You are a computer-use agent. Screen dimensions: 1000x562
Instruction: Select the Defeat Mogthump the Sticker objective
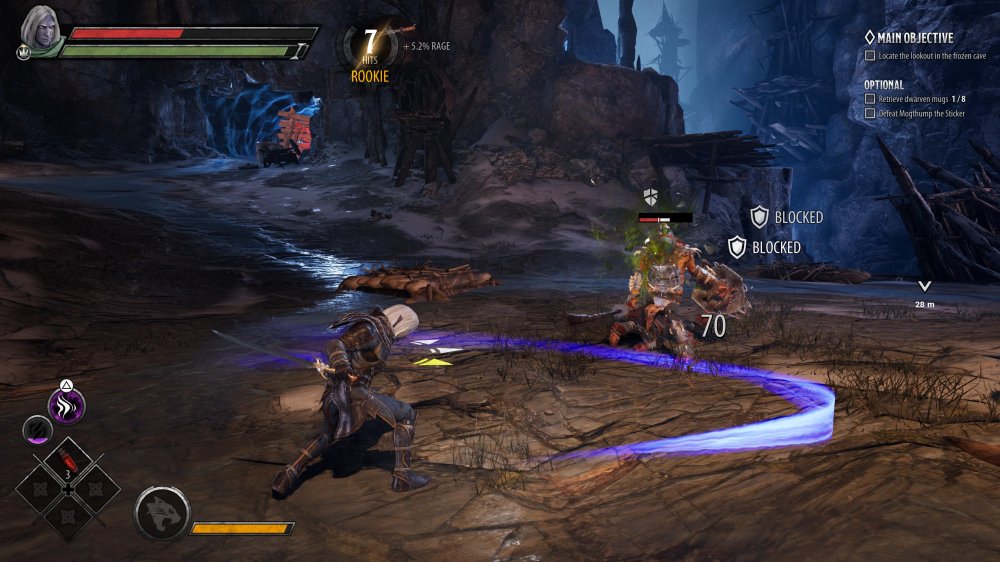920,114
